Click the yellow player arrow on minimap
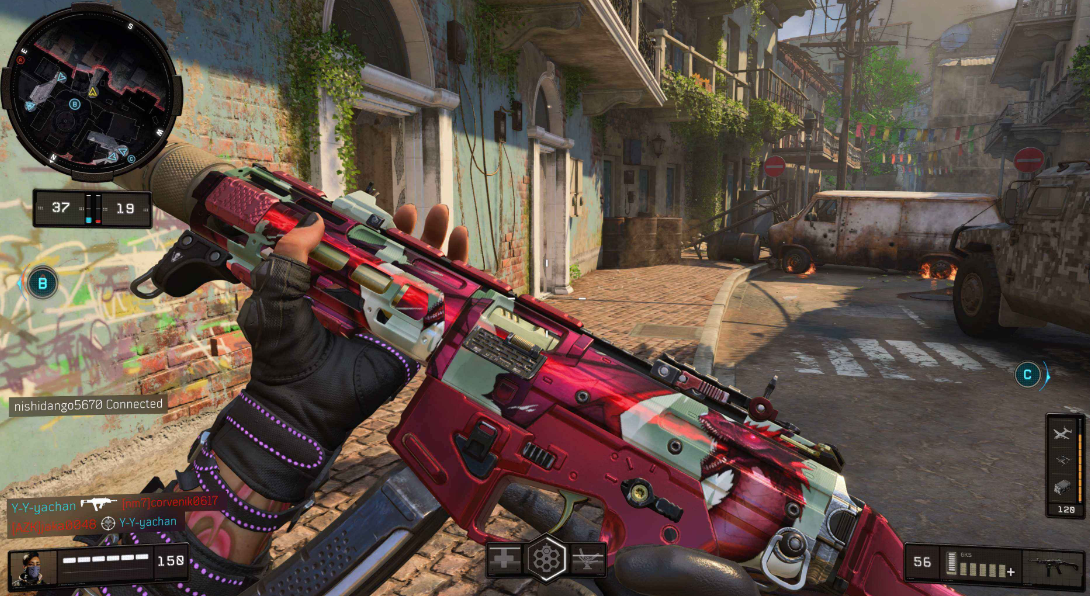The height and width of the screenshot is (596, 1090). 92,92
